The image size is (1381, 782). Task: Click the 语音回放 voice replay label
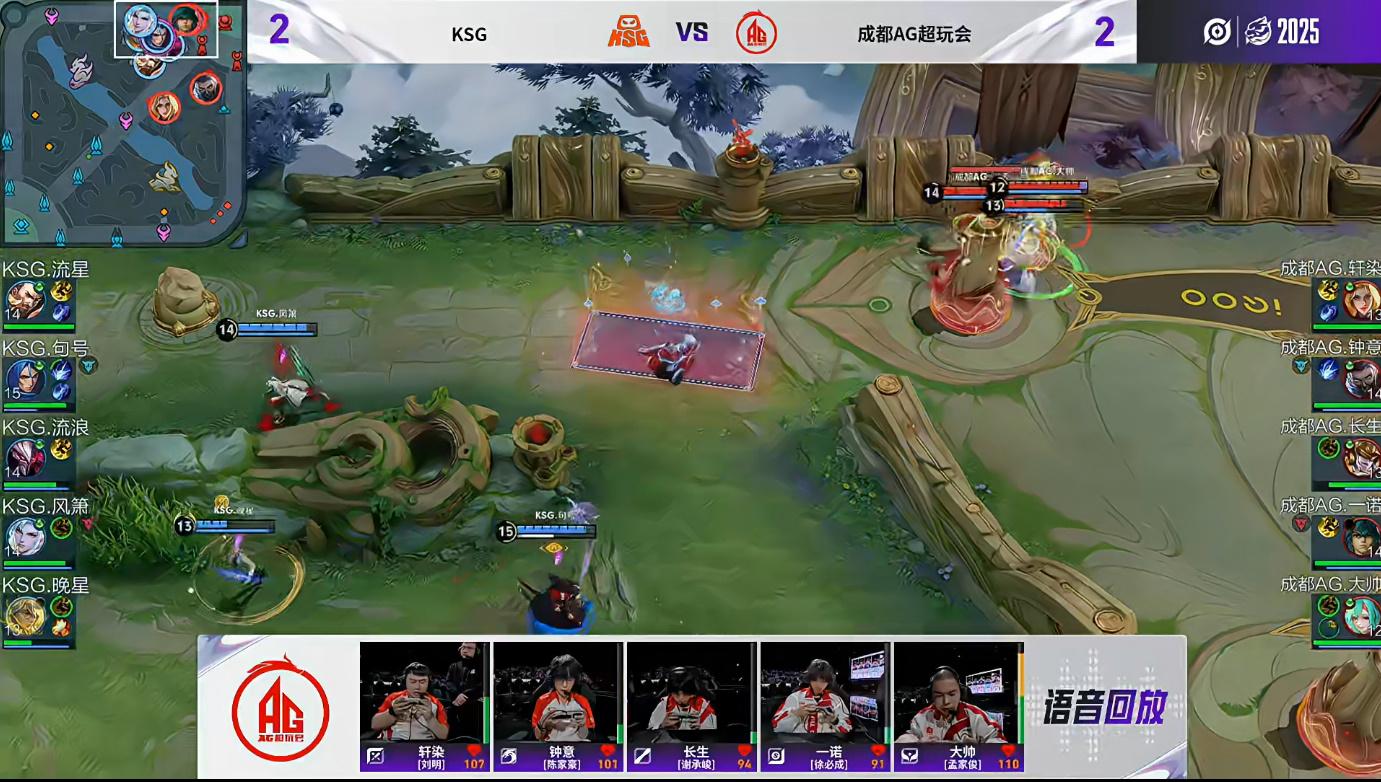tap(1104, 708)
